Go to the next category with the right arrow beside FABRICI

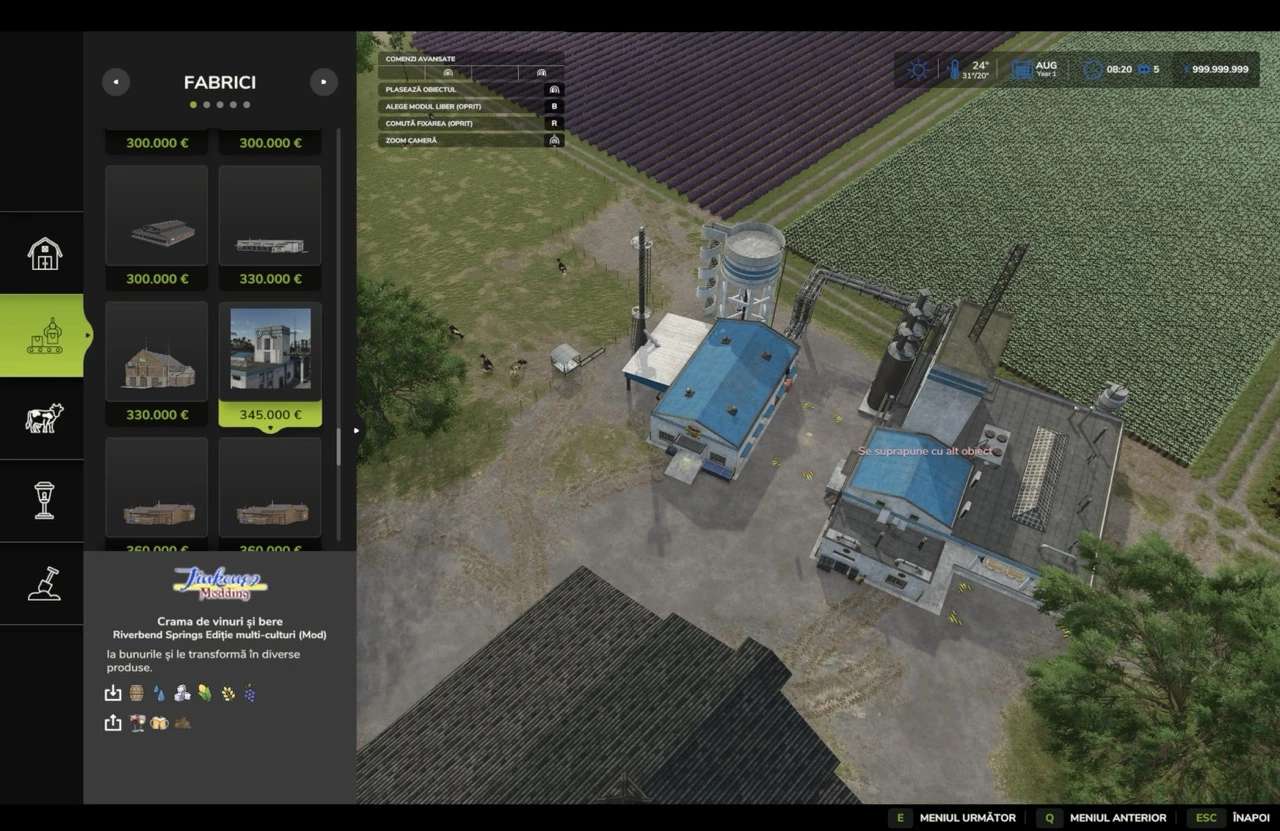point(323,82)
